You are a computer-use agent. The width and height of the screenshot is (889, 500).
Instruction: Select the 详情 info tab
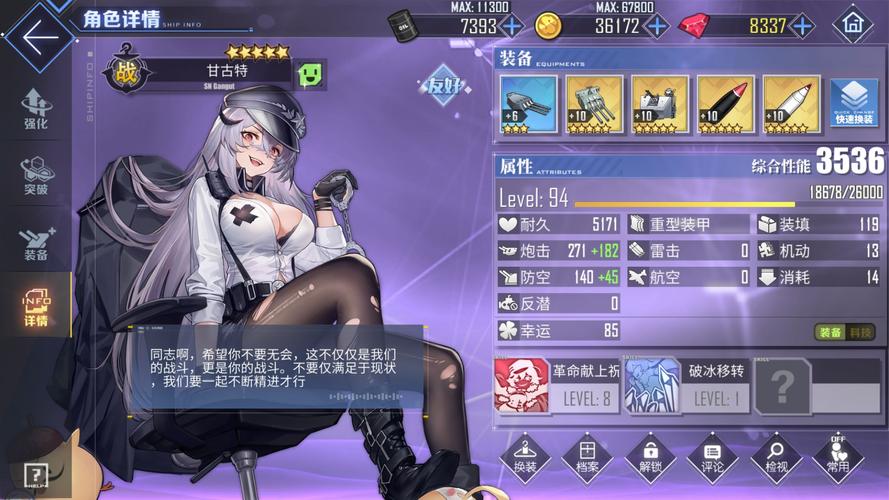(36, 309)
